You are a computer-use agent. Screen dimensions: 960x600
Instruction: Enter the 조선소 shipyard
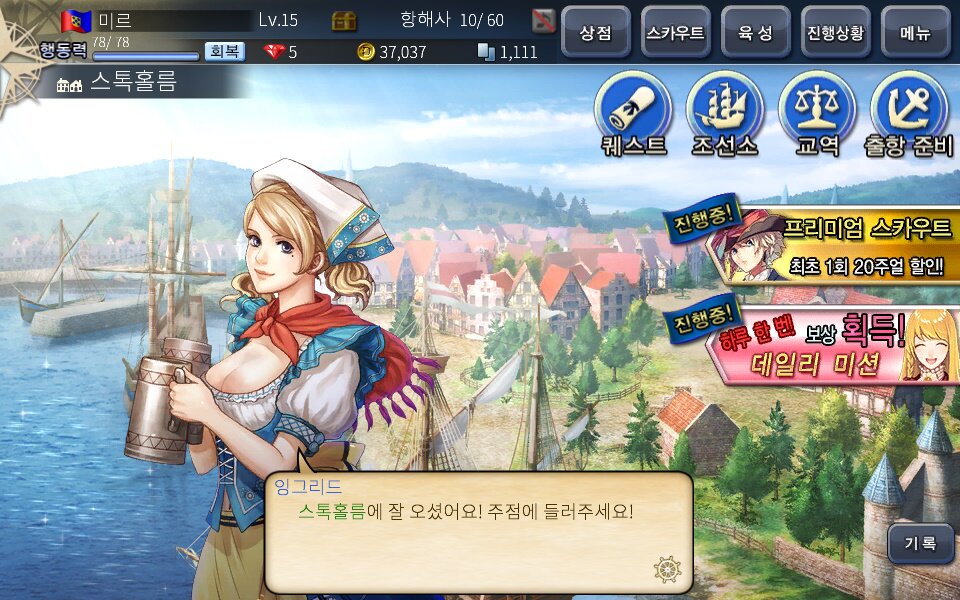click(x=725, y=110)
